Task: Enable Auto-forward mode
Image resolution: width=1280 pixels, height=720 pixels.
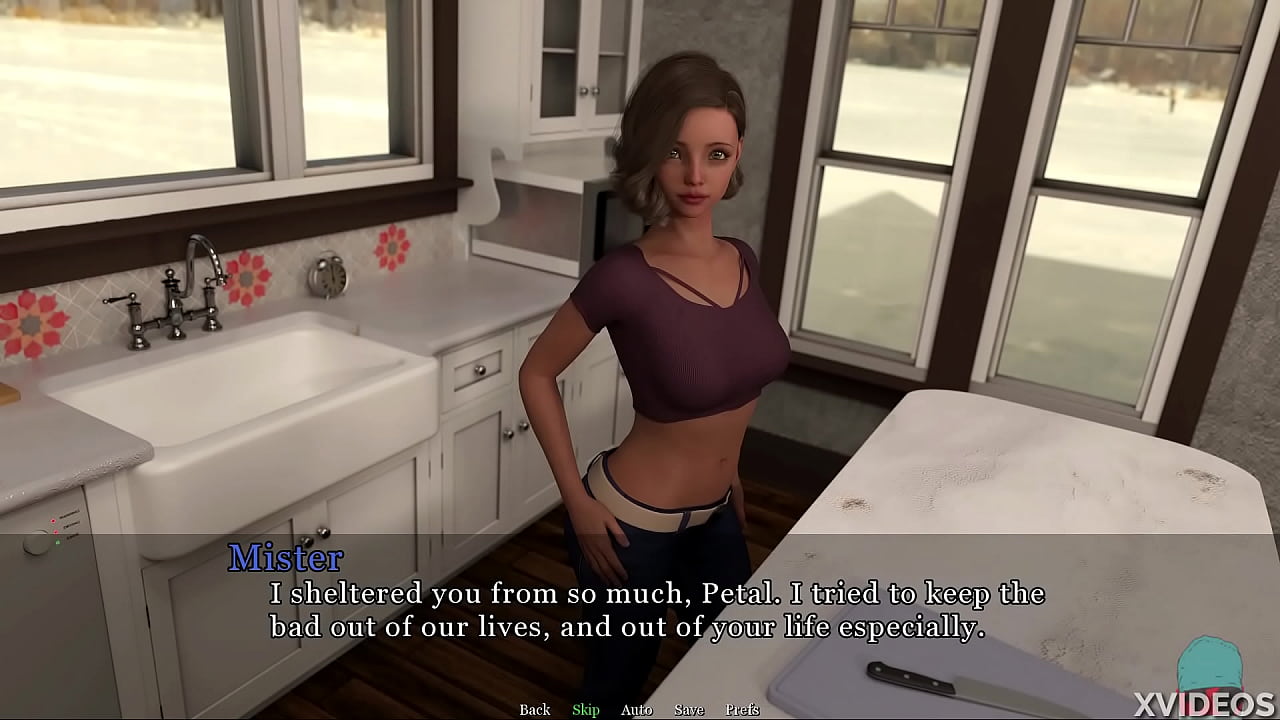Action: (x=636, y=709)
